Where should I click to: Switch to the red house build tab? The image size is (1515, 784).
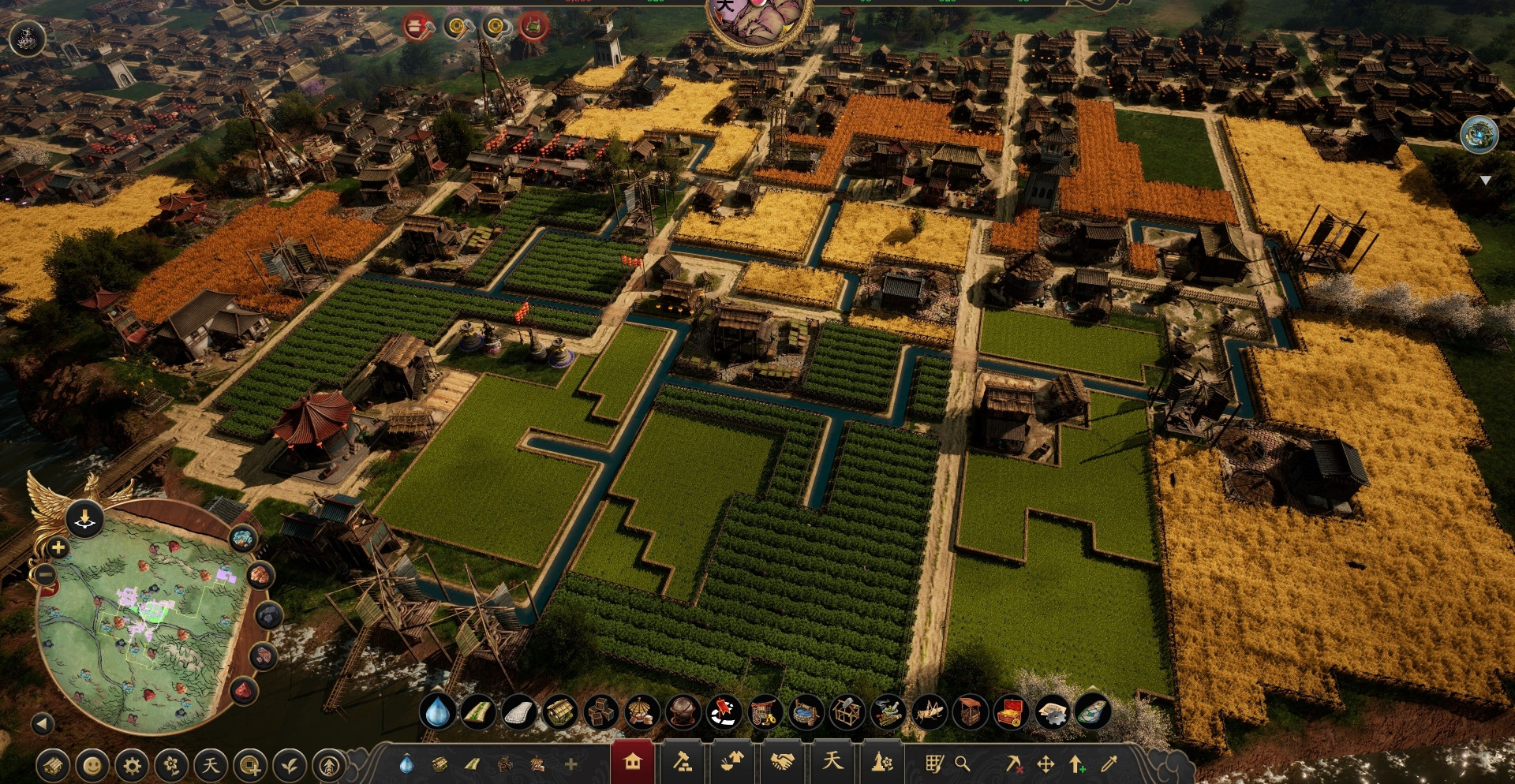[x=632, y=763]
